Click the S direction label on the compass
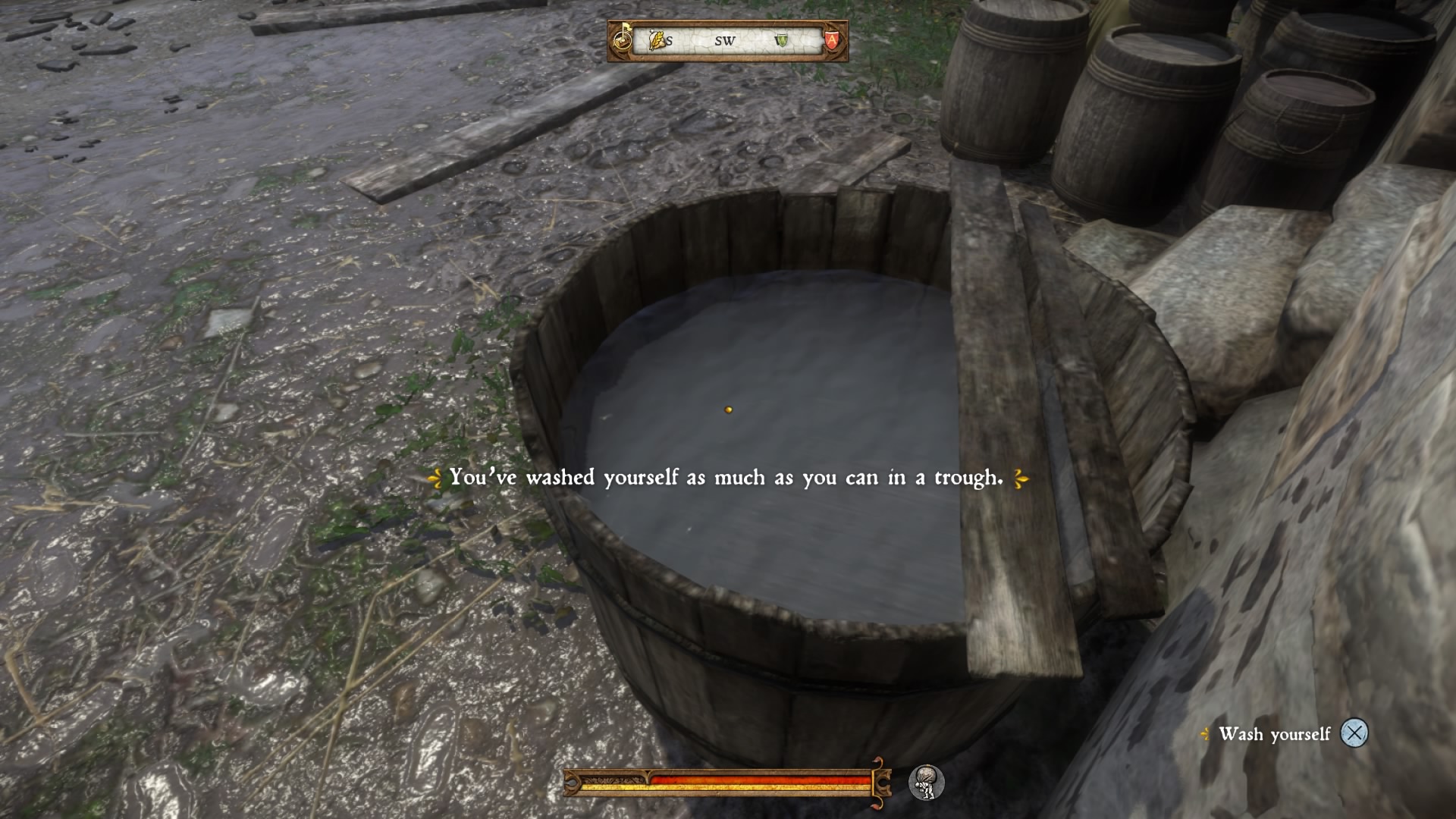The height and width of the screenshot is (819, 1456). [669, 42]
